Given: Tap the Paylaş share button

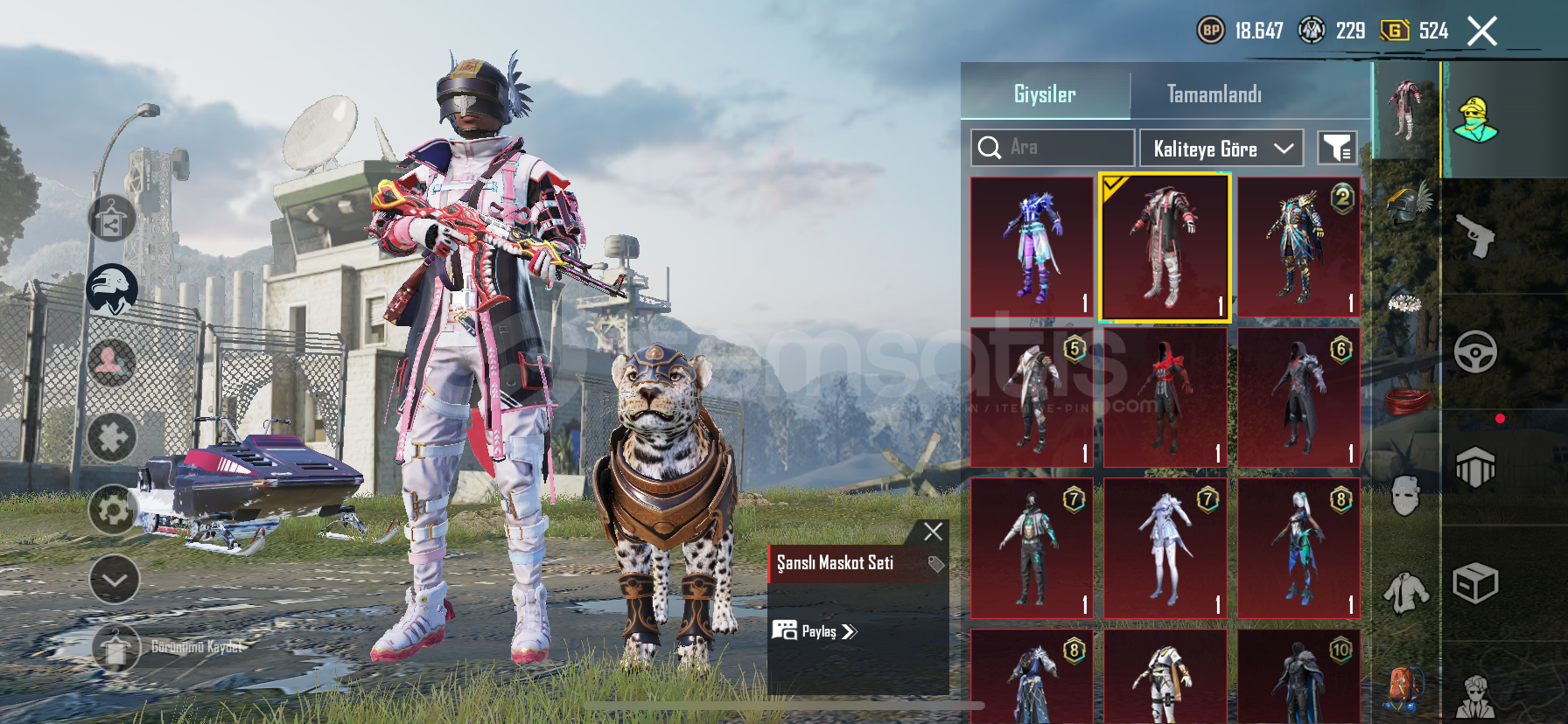Looking at the screenshot, I should click(x=815, y=631).
